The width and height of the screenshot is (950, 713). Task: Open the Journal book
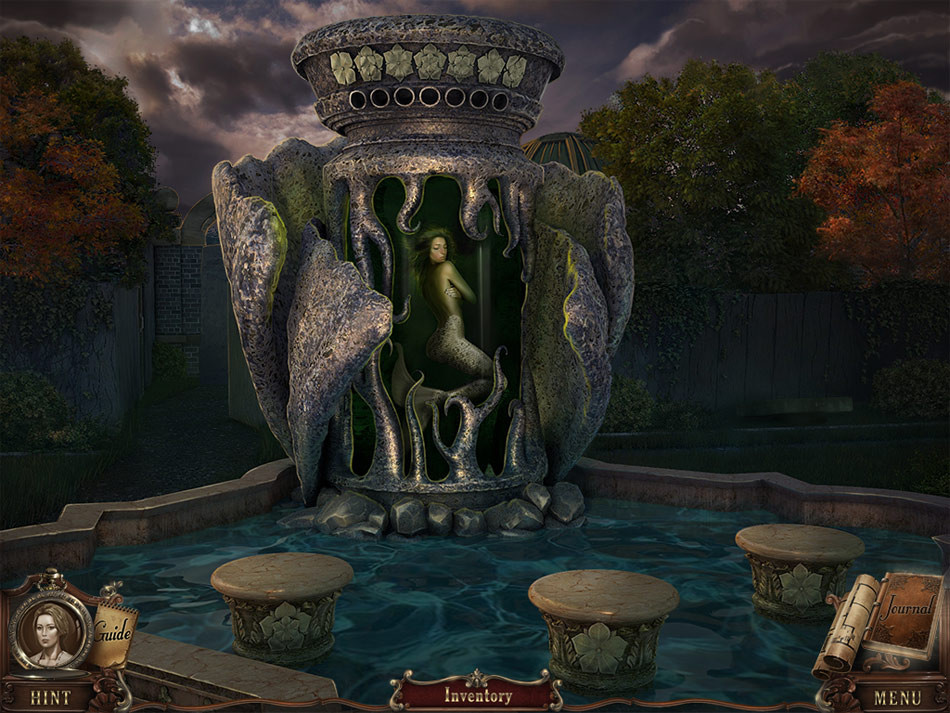[x=904, y=611]
